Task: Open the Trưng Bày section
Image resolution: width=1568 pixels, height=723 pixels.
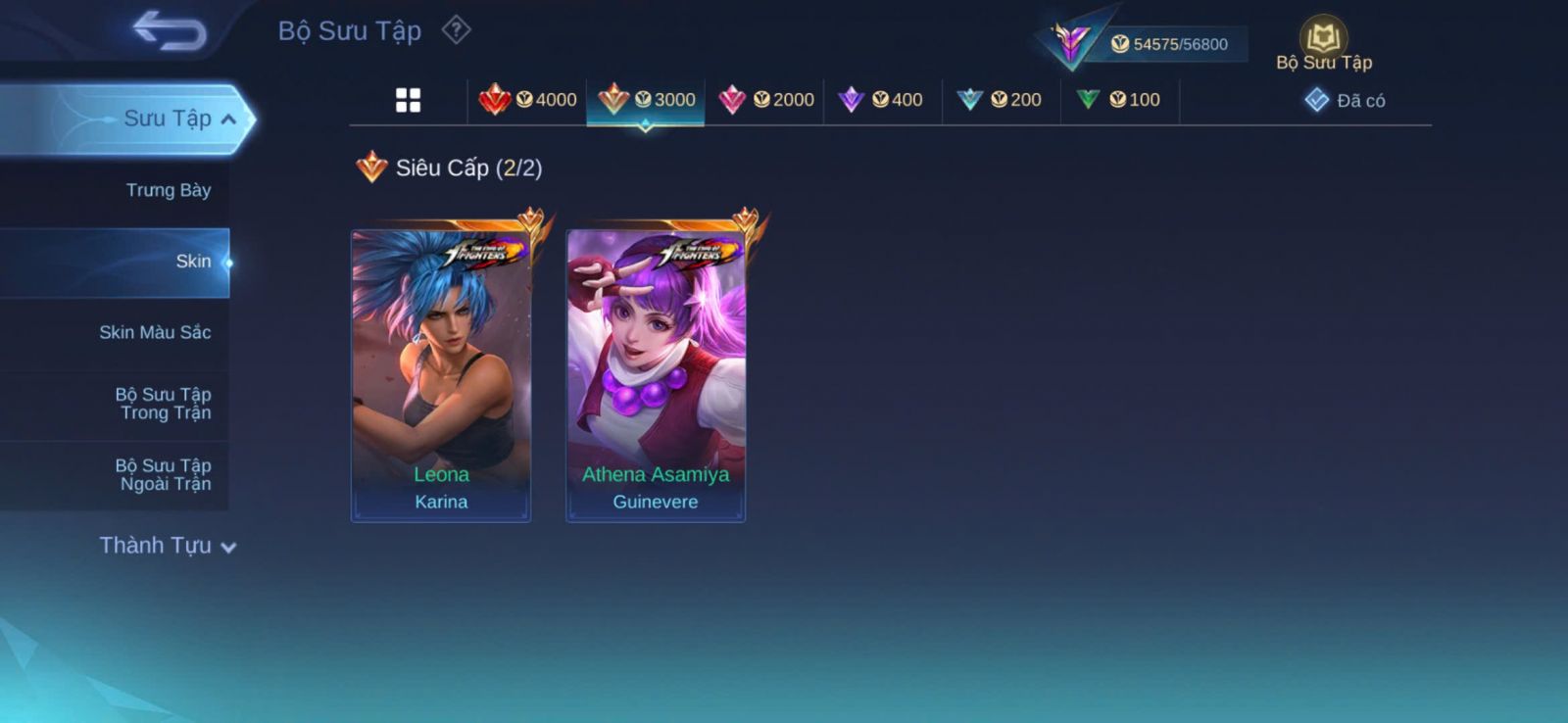Action: pos(168,190)
